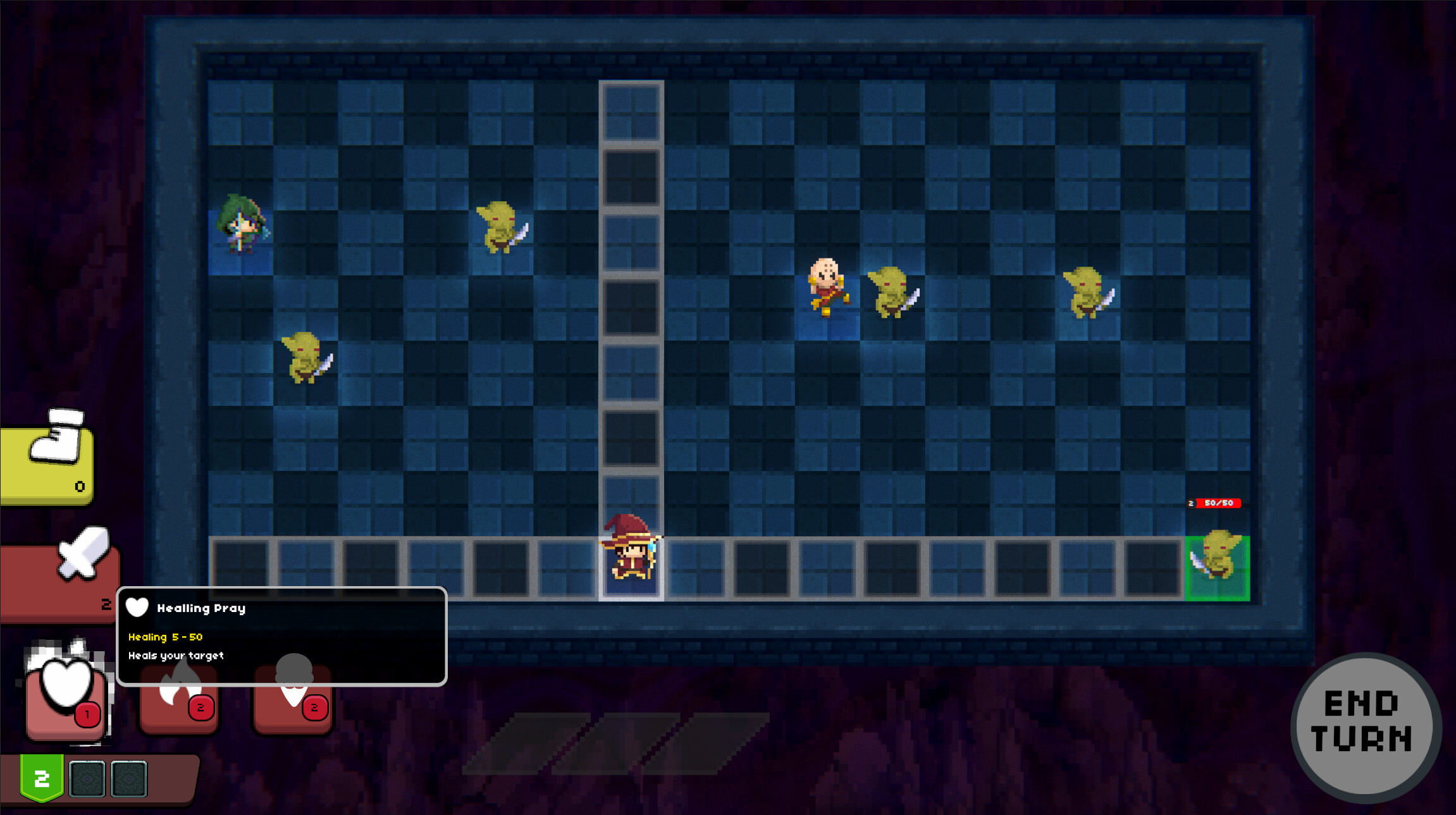Select the bearded-head summon skill
The image size is (1456, 815).
pos(292,699)
